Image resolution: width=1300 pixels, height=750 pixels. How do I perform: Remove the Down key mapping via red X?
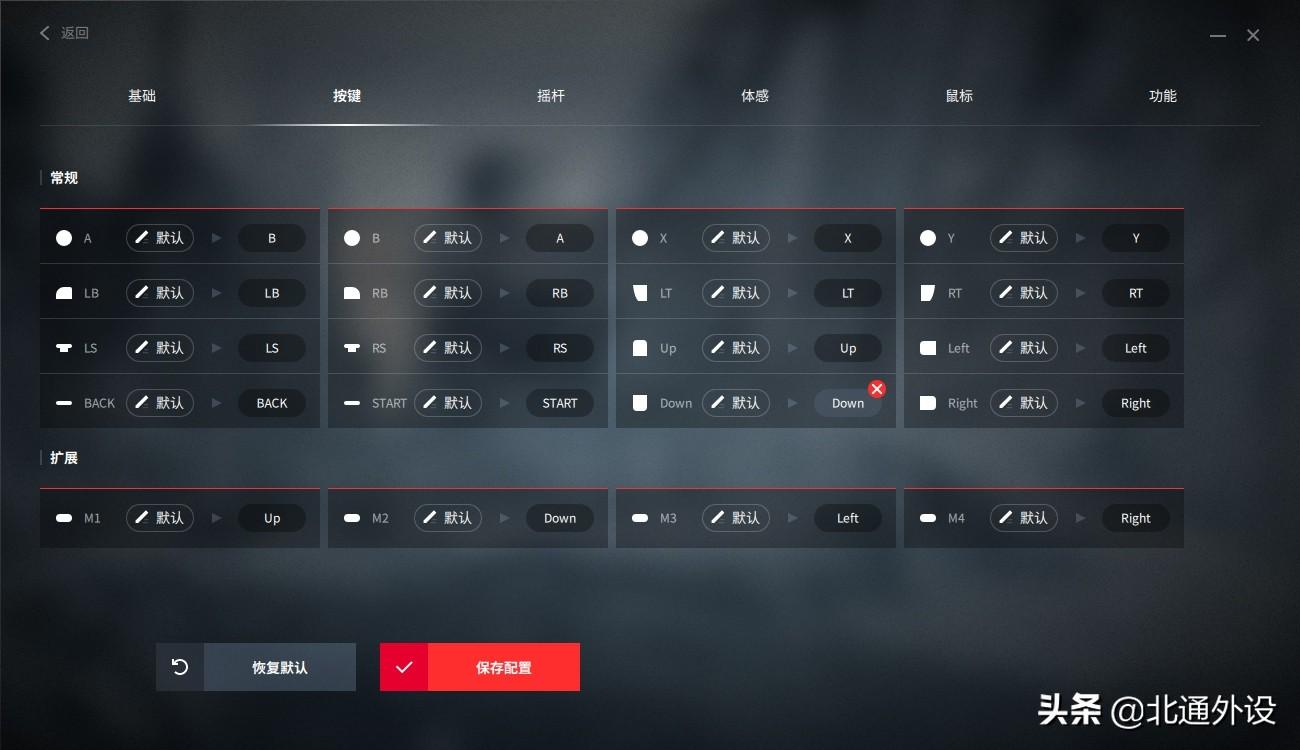877,389
